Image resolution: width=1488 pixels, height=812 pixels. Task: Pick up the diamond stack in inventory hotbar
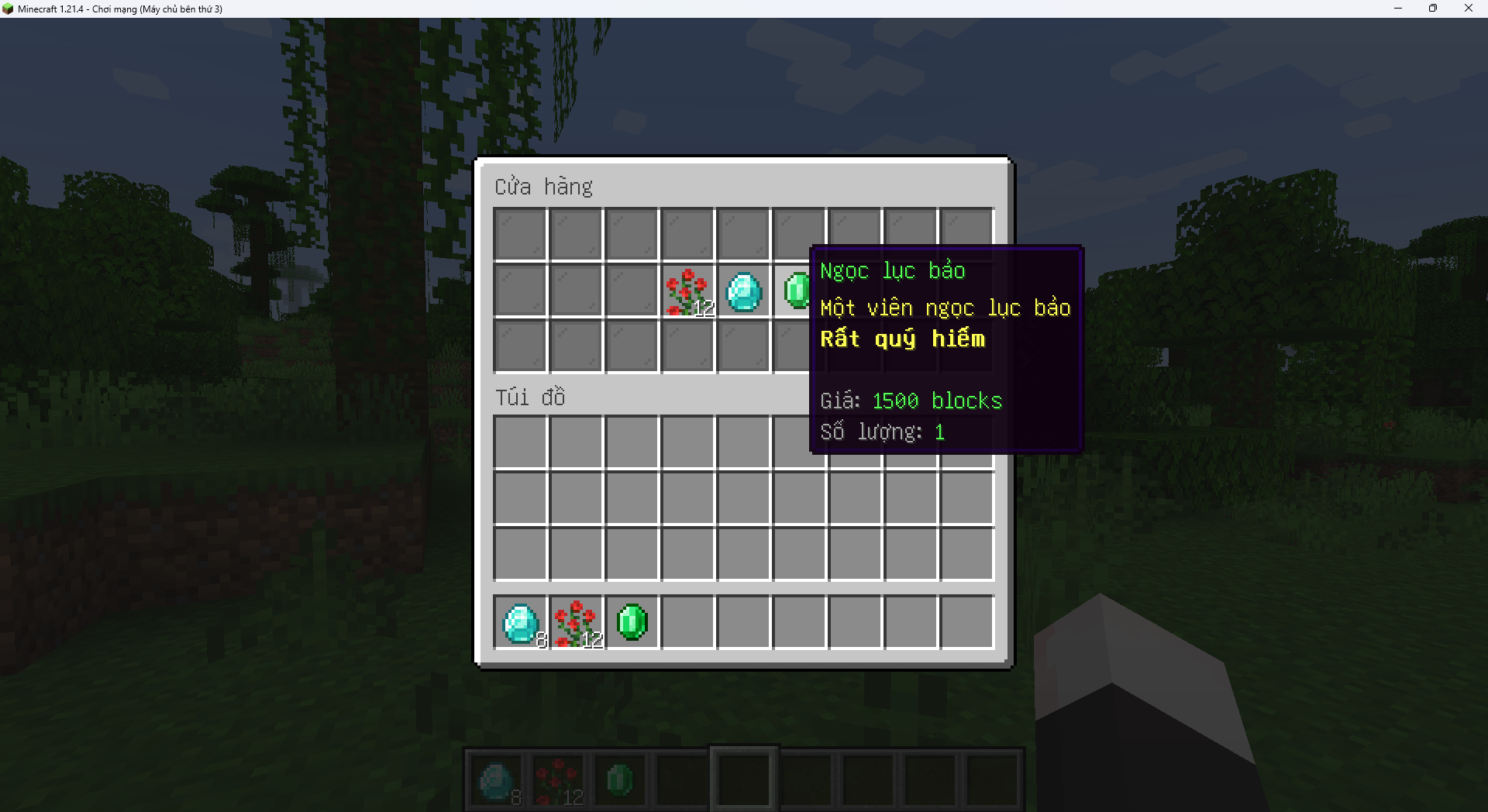[521, 623]
